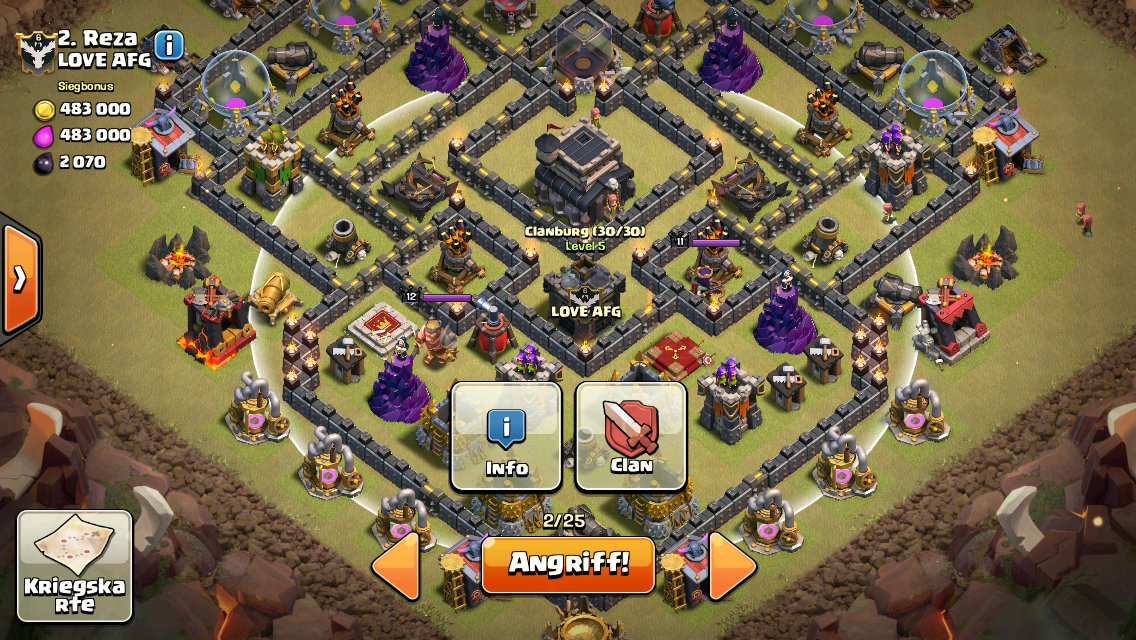Show player info next to Reza's name
The width and height of the screenshot is (1136, 640).
(x=169, y=45)
